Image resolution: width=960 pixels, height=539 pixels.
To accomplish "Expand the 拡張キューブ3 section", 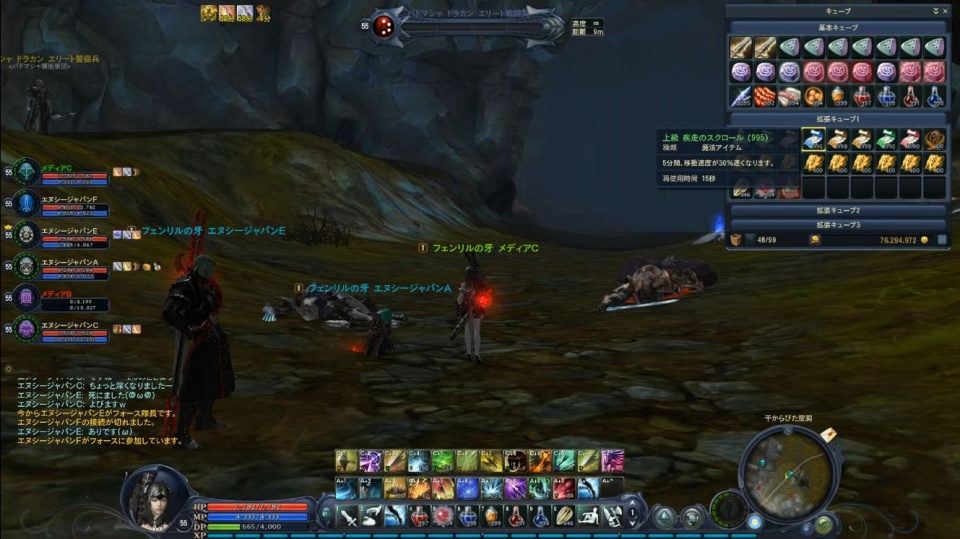I will [x=838, y=225].
